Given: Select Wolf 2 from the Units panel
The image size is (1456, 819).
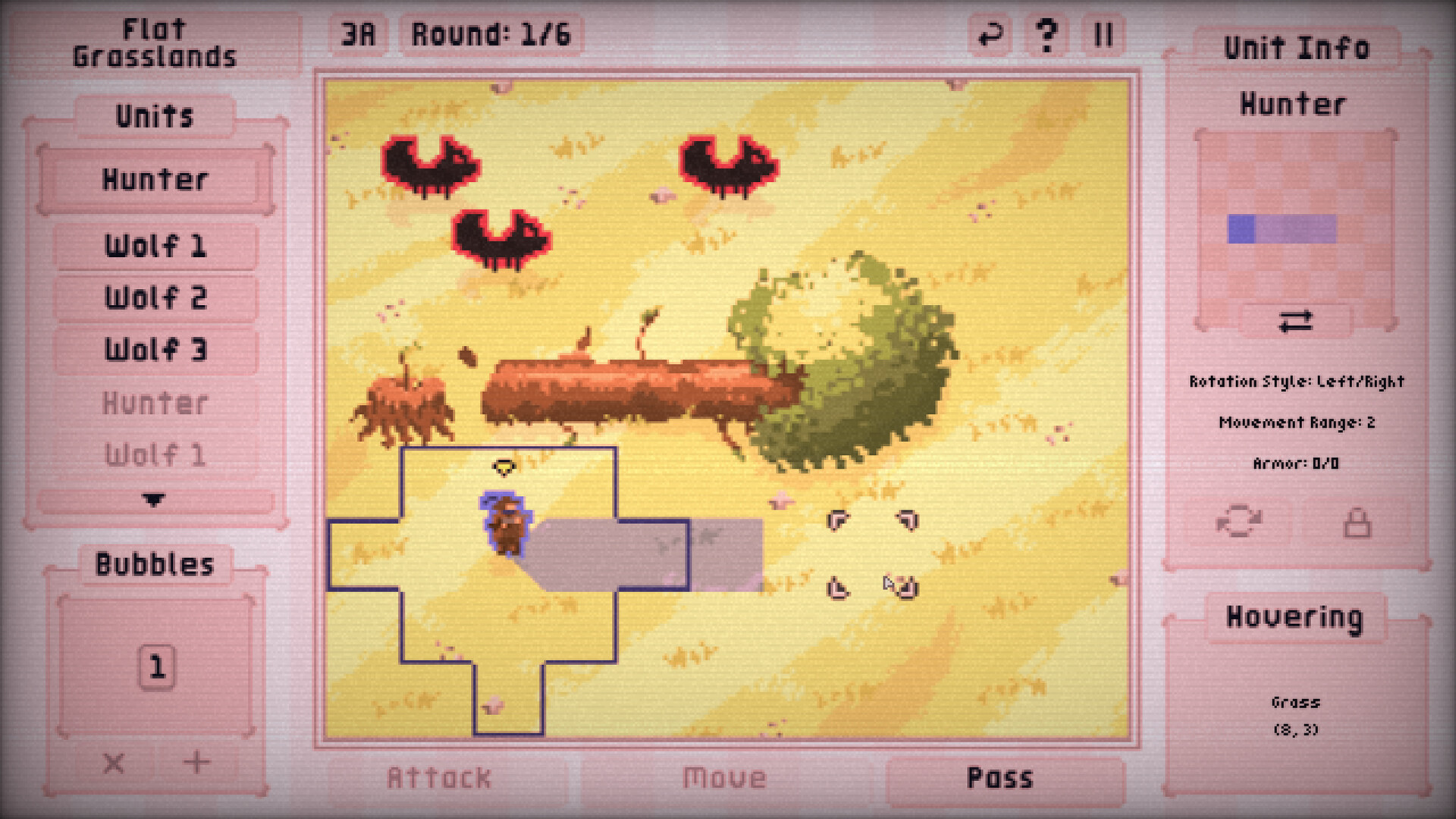Looking at the screenshot, I should (154, 297).
